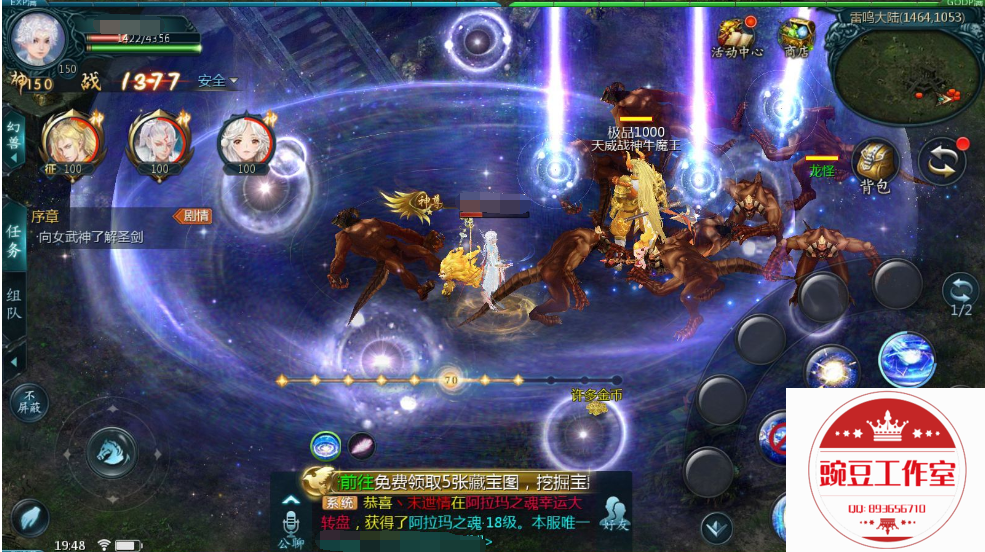Open the 活动中心 activity center
This screenshot has width=985, height=552.
coord(737,38)
